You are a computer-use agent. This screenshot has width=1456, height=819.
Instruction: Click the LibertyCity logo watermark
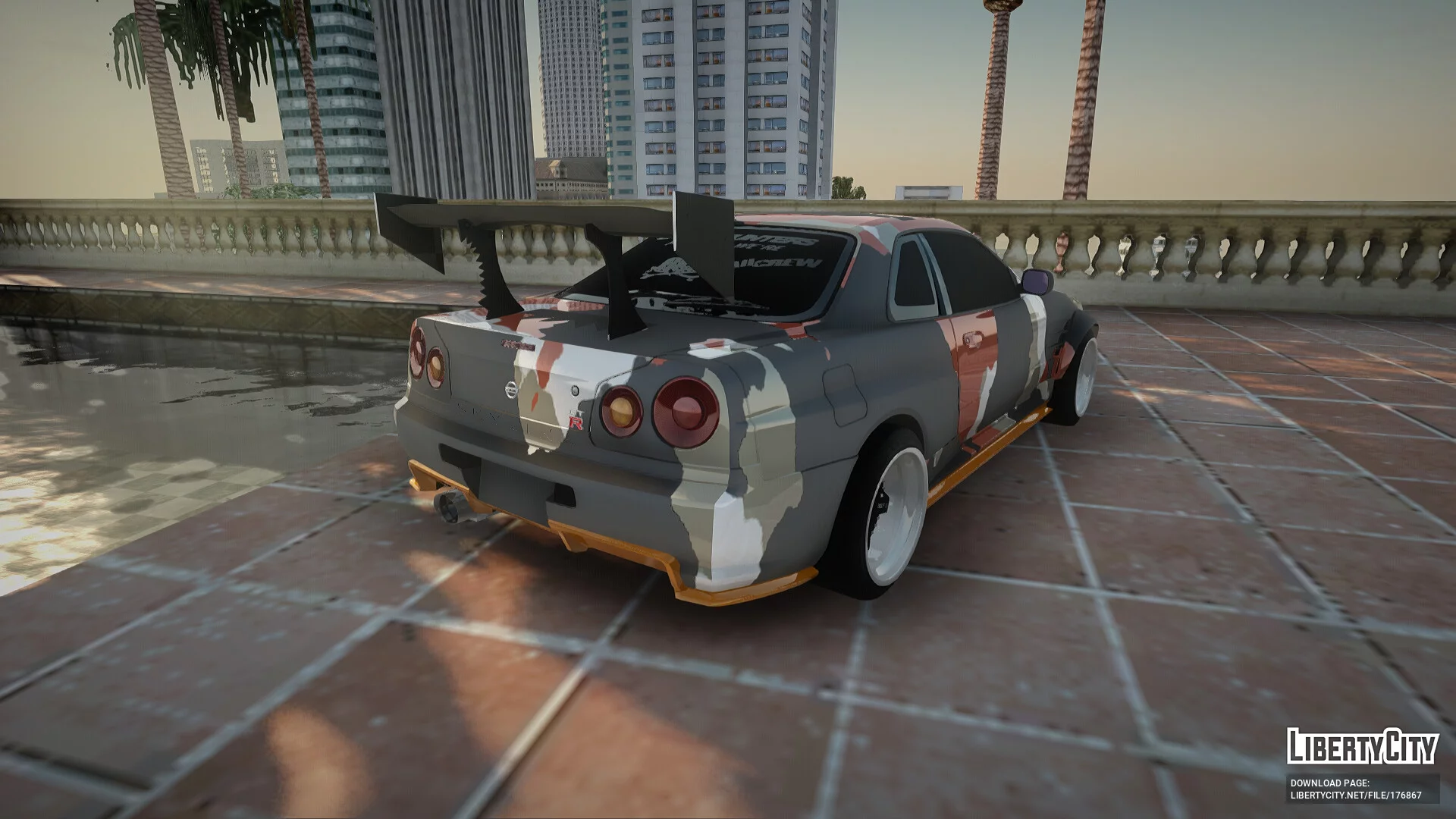click(1362, 746)
